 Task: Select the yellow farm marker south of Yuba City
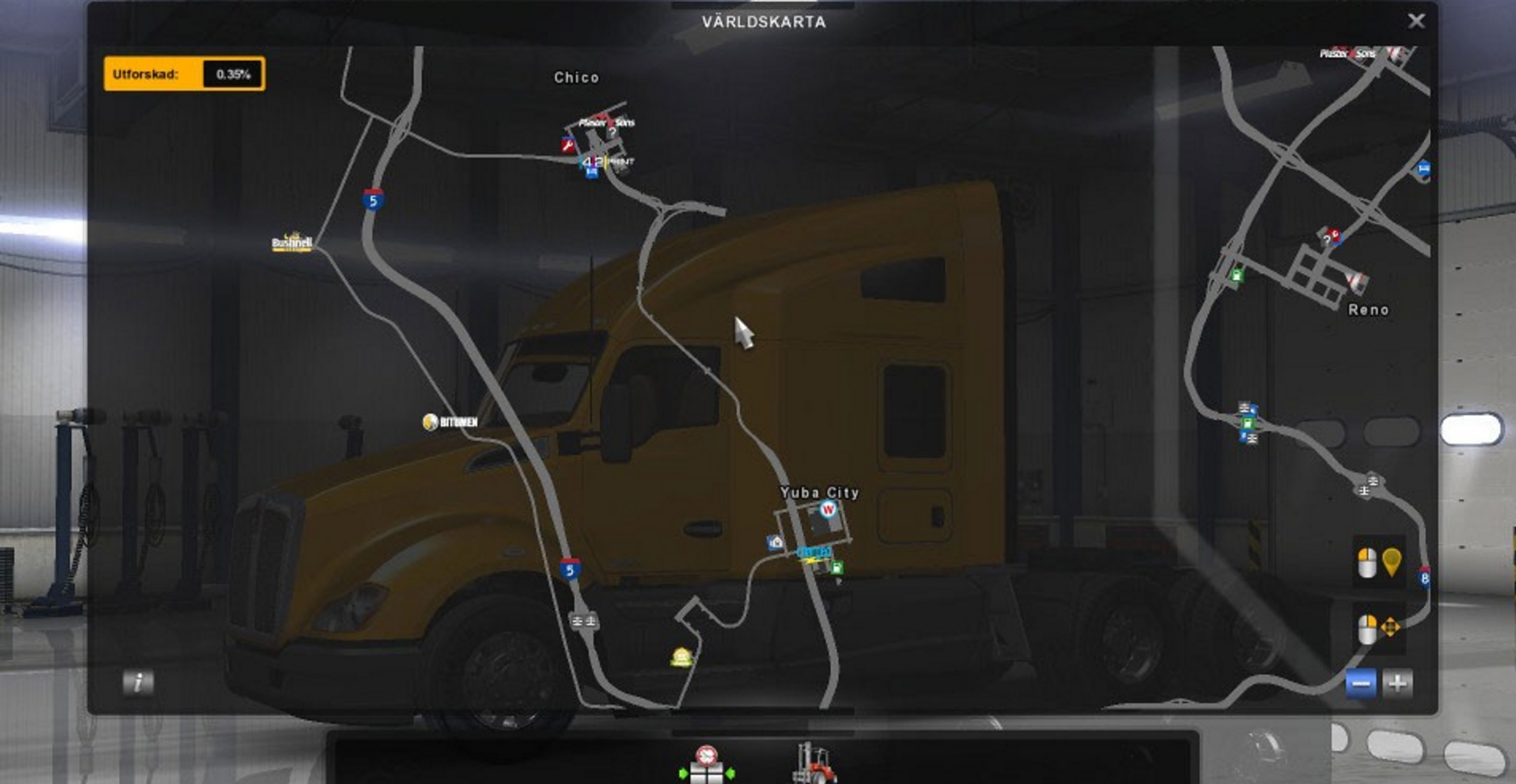[681, 656]
